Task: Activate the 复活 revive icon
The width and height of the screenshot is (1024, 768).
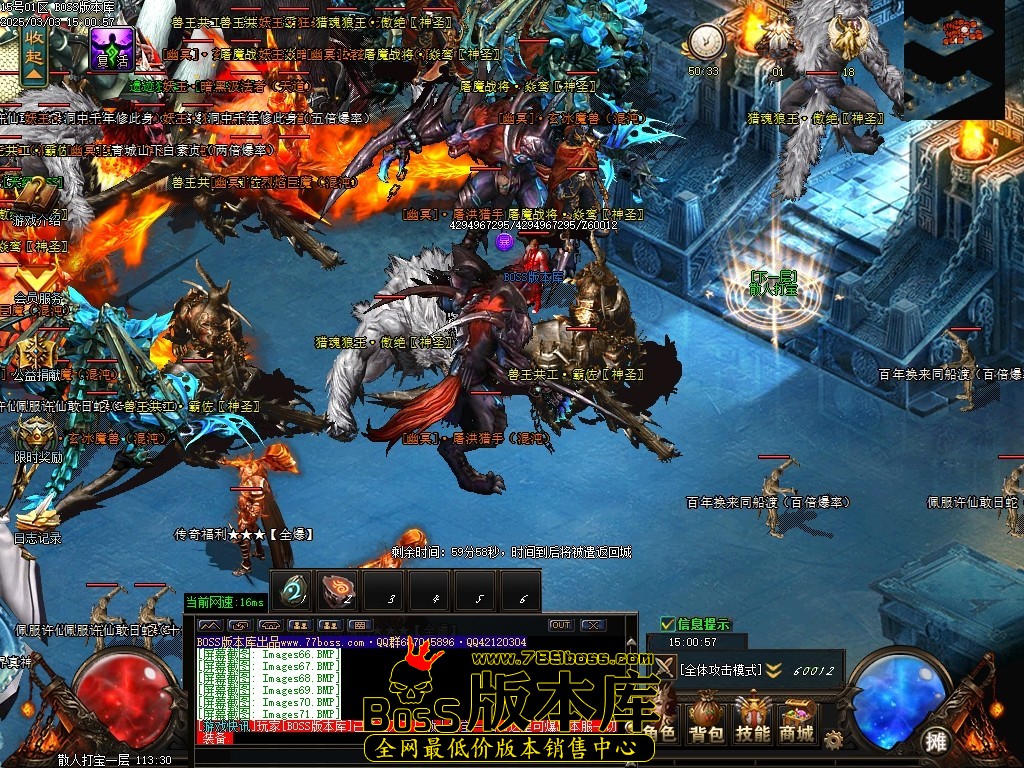Action: (x=111, y=48)
